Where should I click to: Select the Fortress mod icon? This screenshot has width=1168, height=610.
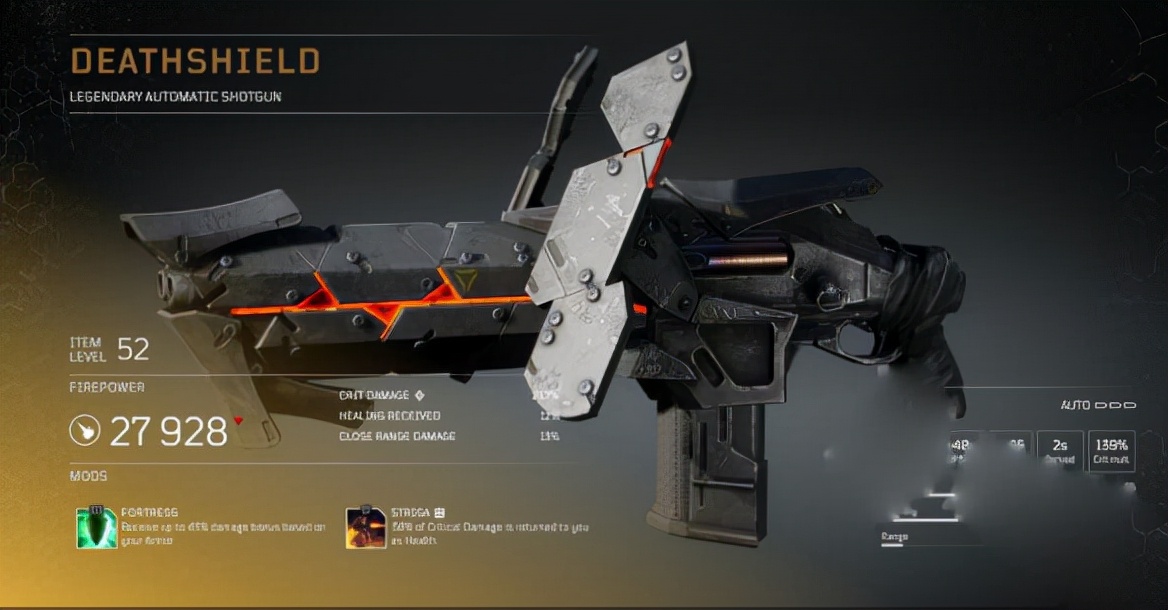click(97, 527)
